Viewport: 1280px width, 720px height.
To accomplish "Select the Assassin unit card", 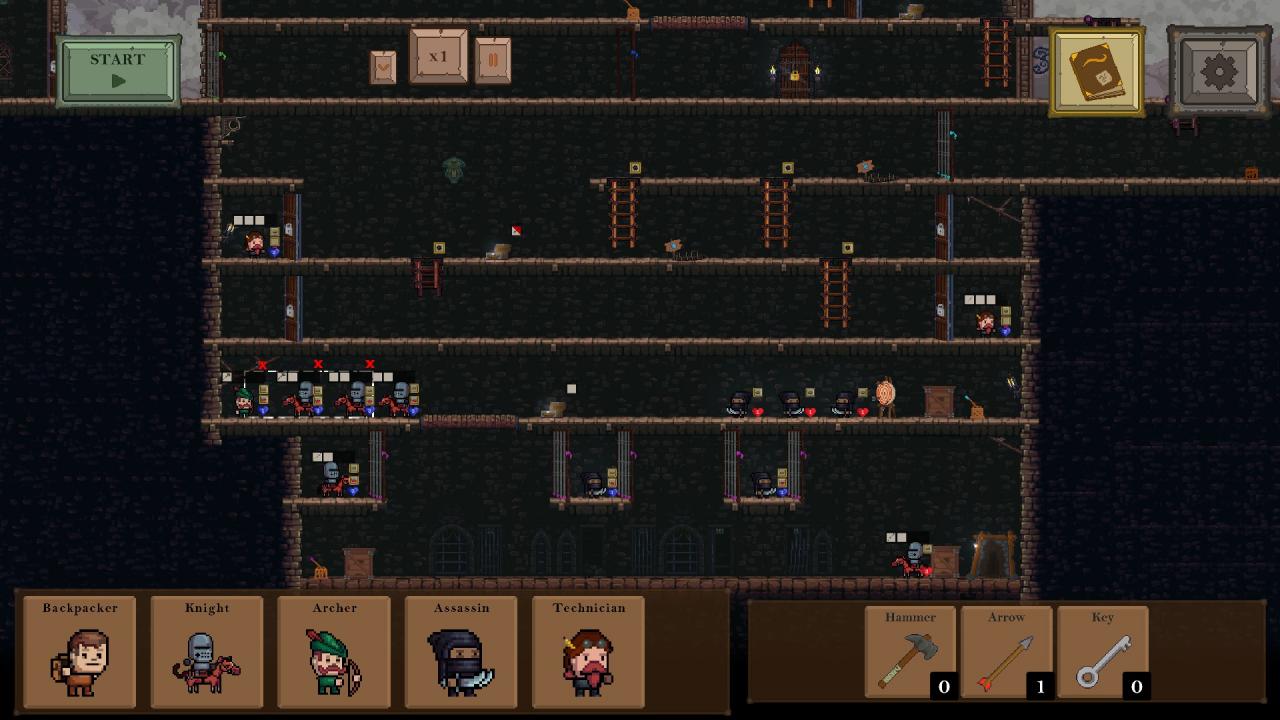I will tap(461, 652).
